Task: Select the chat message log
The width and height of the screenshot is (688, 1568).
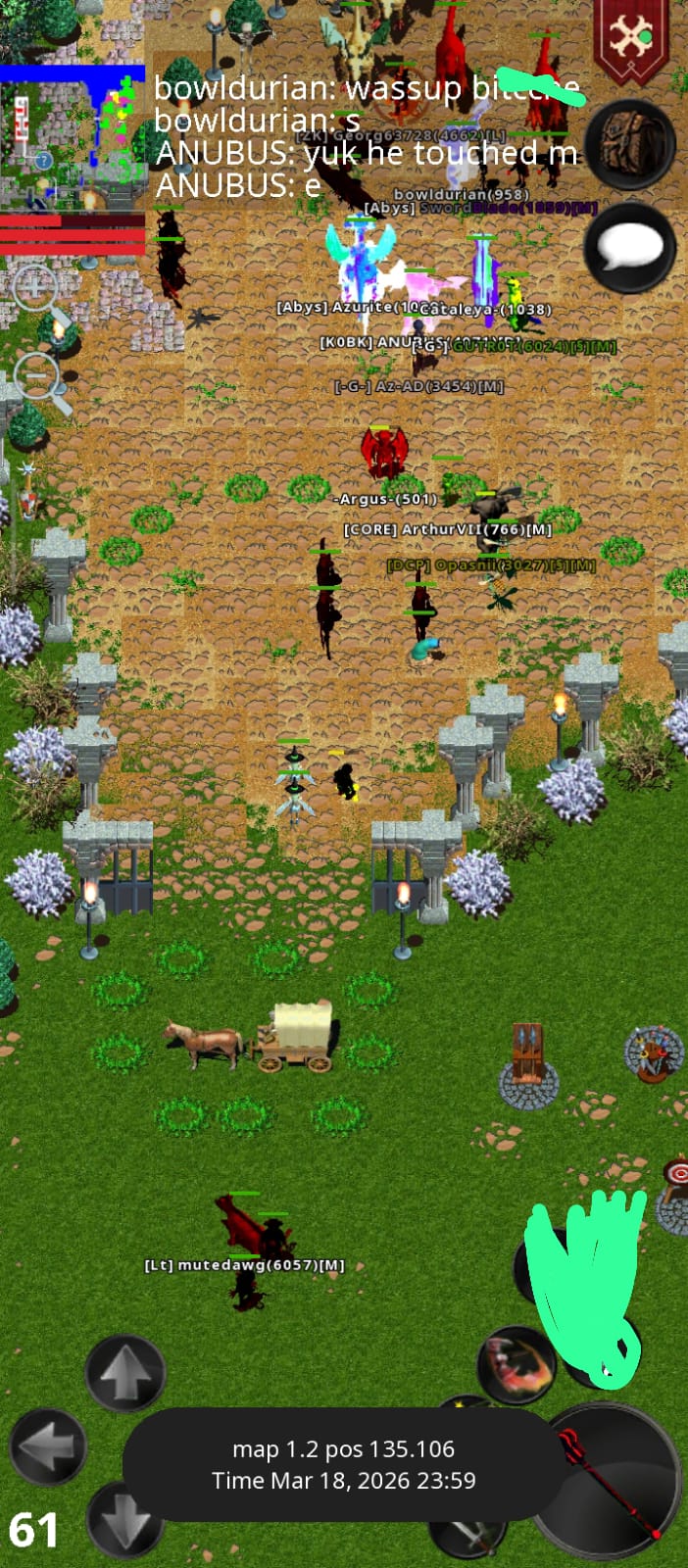Action: [x=365, y=135]
